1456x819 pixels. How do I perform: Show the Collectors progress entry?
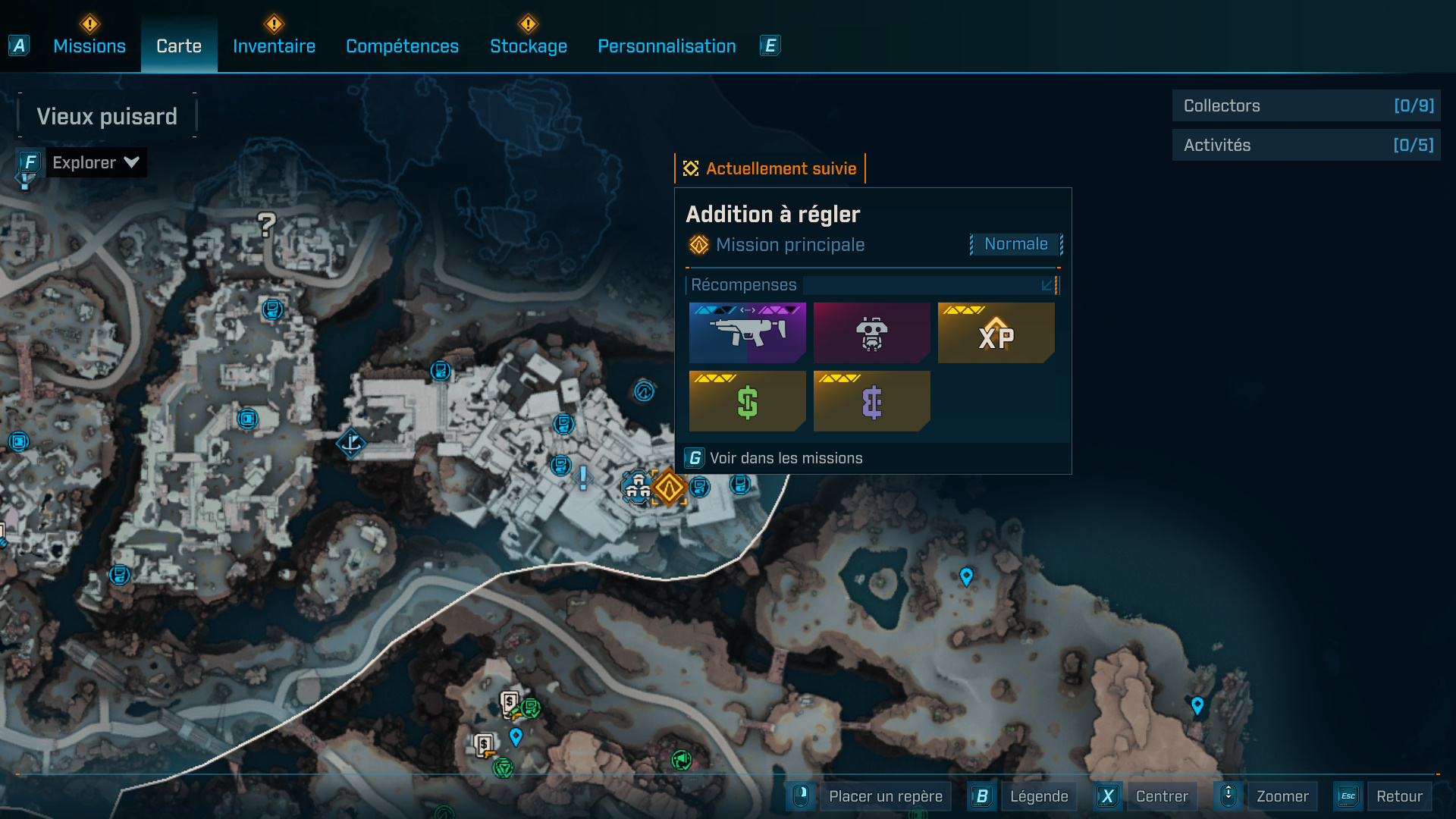(x=1306, y=106)
